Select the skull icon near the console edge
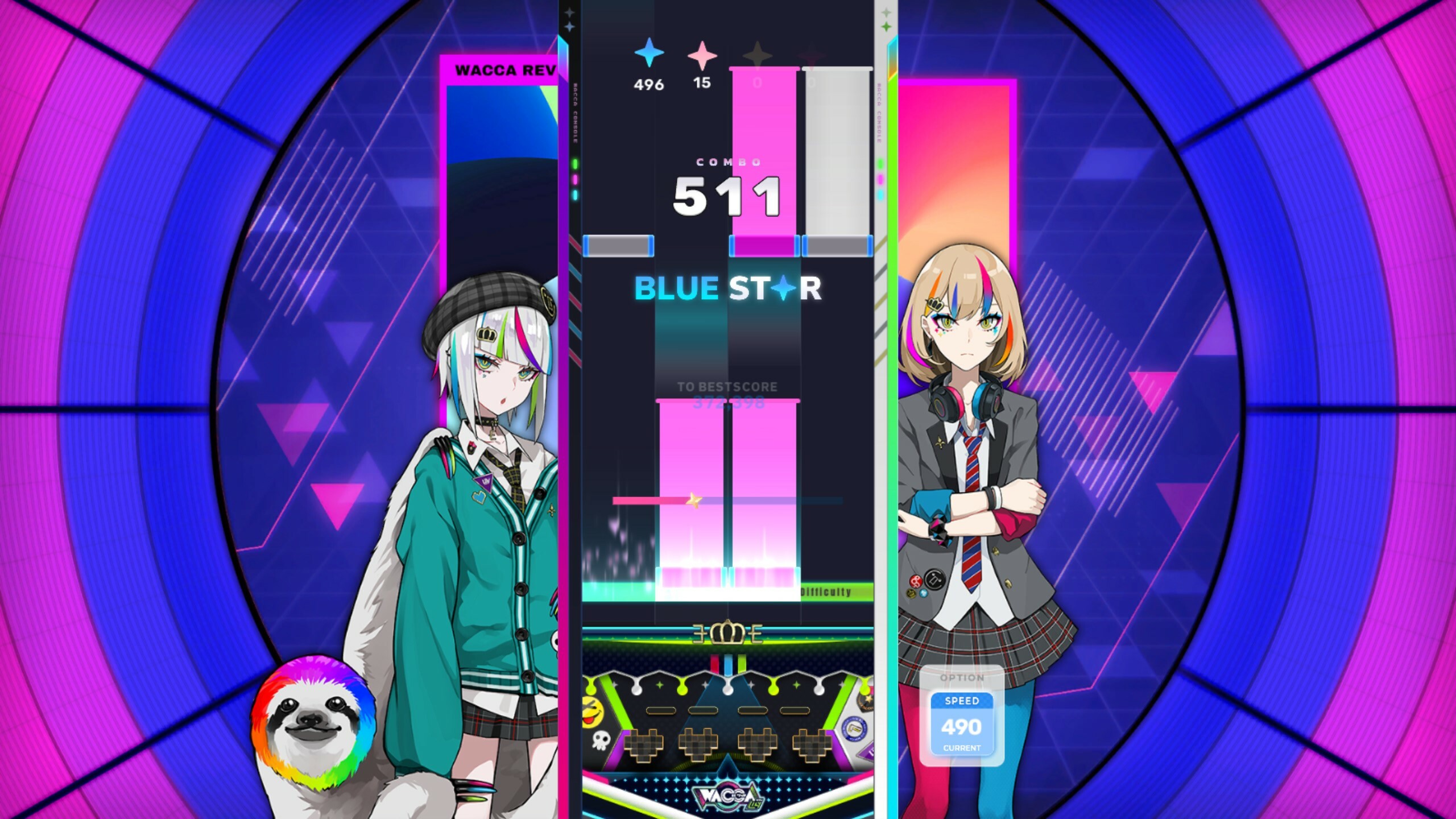The width and height of the screenshot is (1456, 819). point(601,741)
